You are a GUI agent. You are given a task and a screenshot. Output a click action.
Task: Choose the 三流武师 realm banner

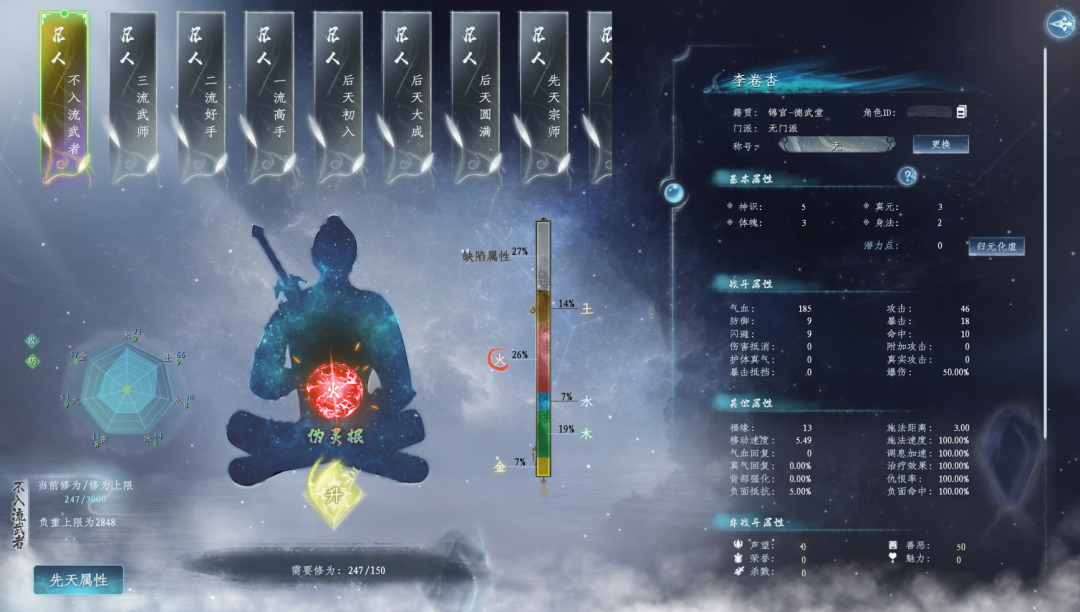pos(133,97)
